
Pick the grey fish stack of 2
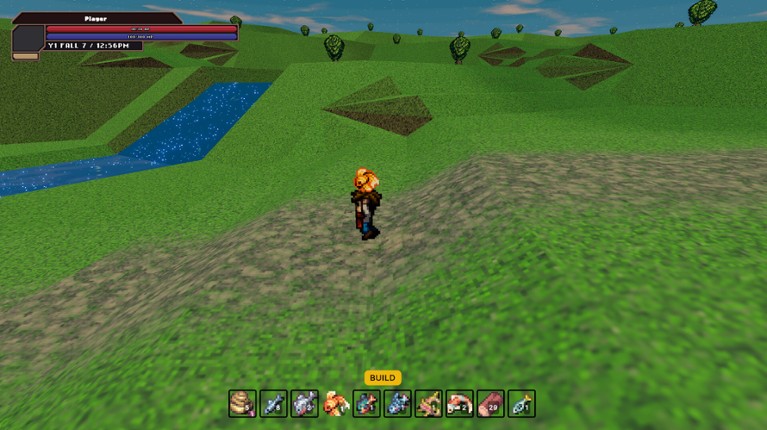pos(304,404)
